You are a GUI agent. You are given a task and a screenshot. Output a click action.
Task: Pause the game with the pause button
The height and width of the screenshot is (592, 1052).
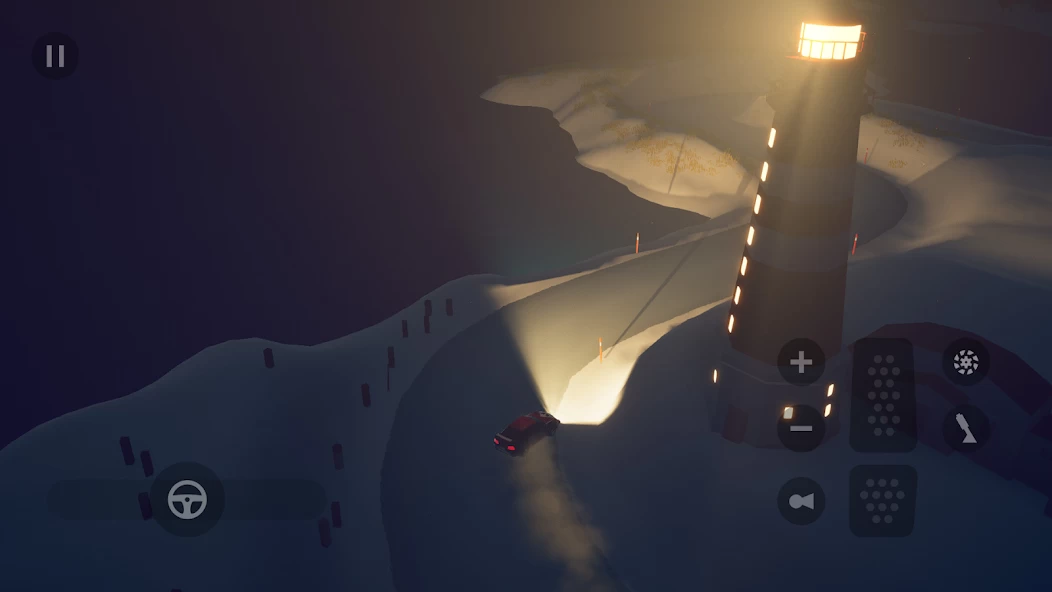tap(55, 56)
